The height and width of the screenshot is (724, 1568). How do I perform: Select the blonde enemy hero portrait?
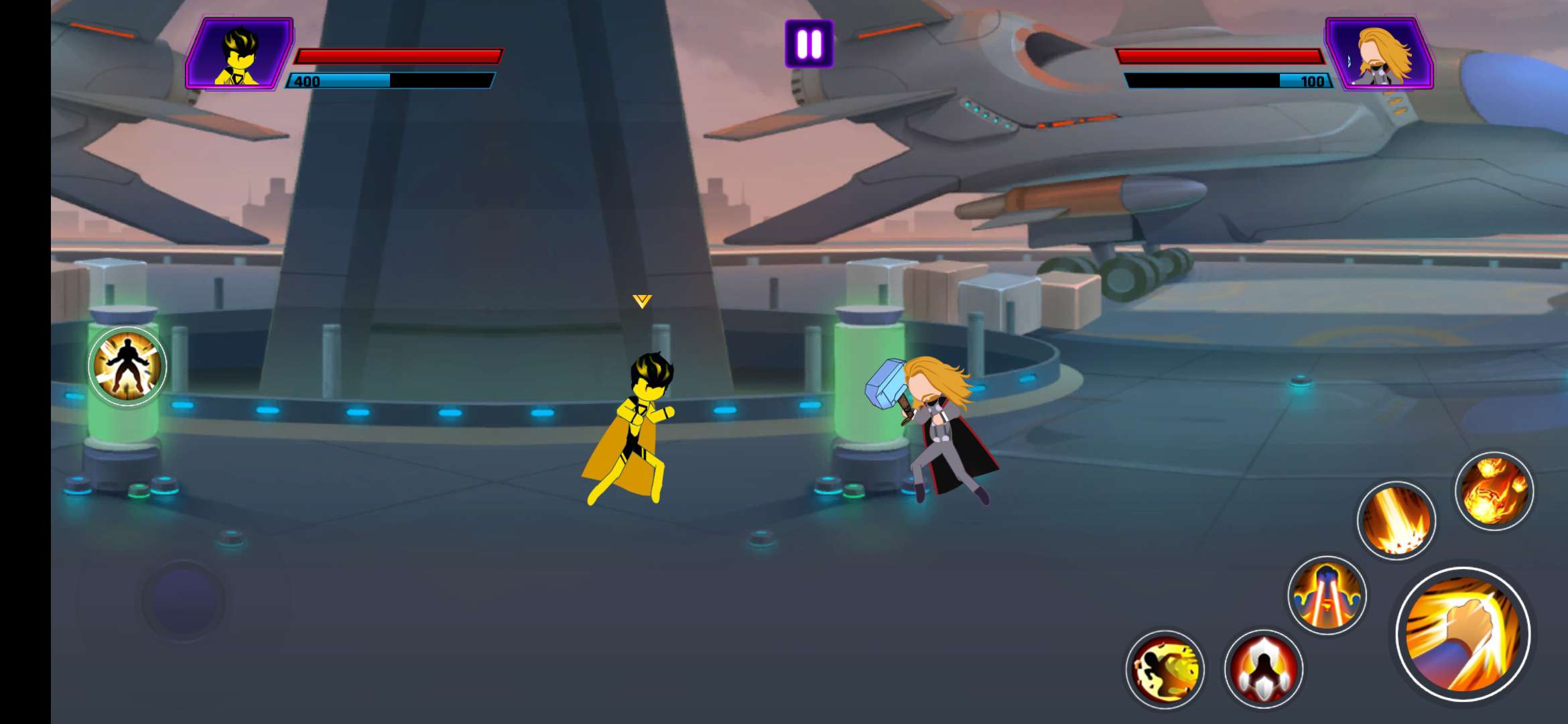click(1380, 55)
